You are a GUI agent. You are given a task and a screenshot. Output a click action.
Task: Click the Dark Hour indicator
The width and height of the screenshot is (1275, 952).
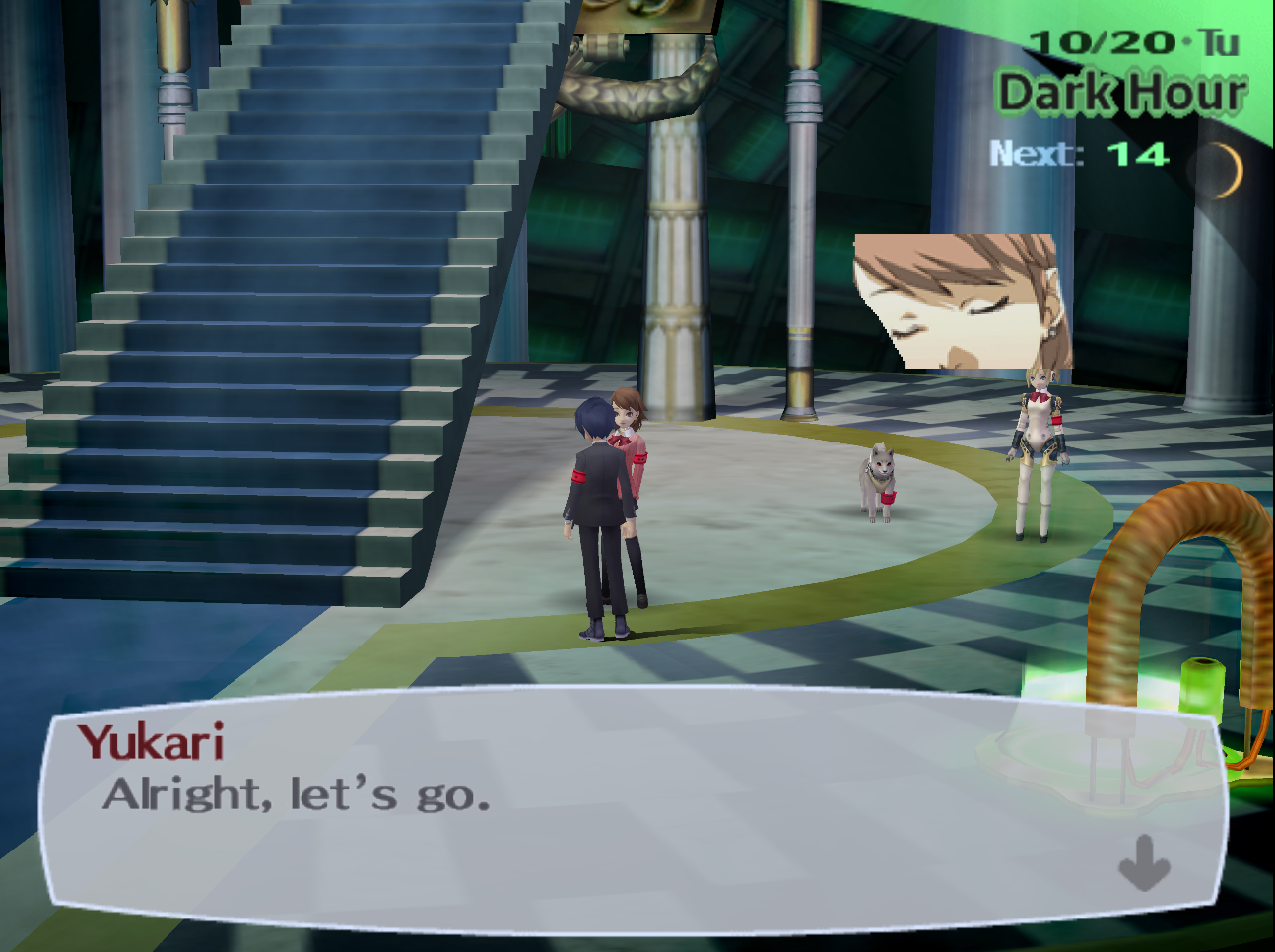point(1121,94)
